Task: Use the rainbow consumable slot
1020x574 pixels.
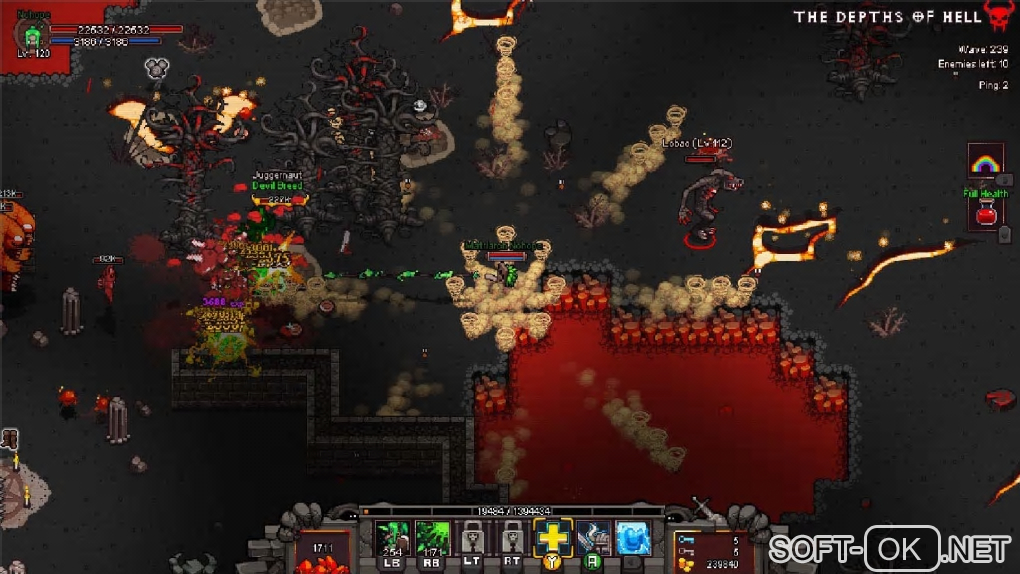Action: 985,164
